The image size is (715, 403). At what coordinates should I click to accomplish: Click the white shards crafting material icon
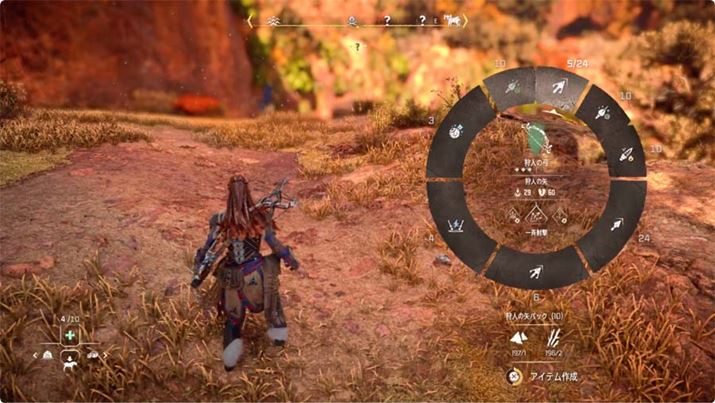(518, 338)
